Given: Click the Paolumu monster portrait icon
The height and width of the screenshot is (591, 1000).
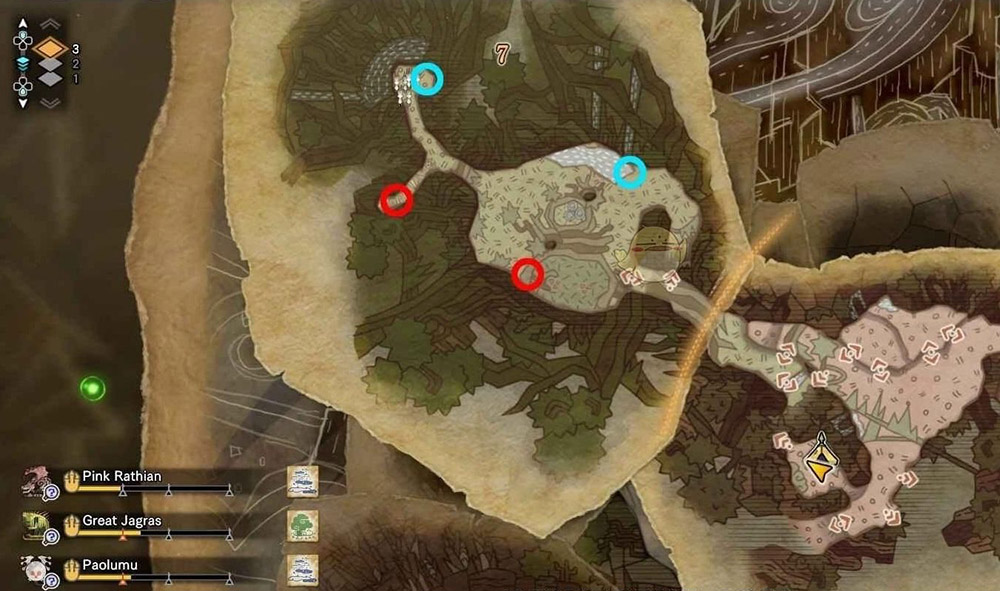Looking at the screenshot, I should pyautogui.click(x=36, y=567).
